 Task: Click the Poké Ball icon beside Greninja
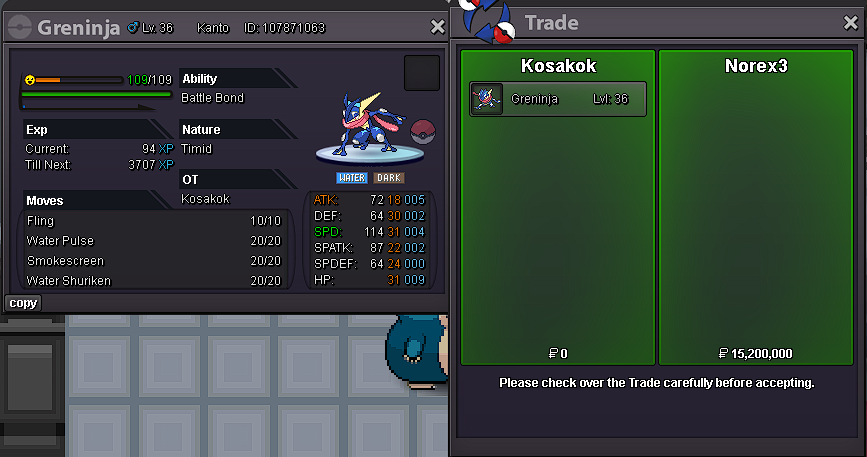coord(424,131)
